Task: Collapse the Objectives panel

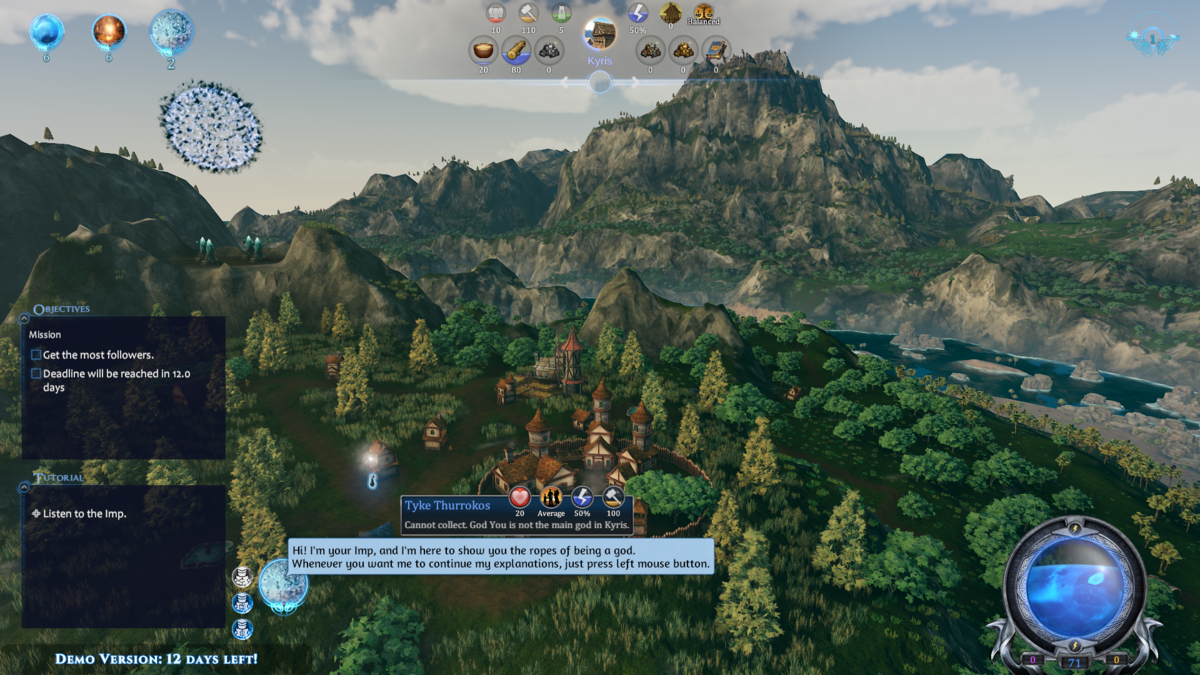Action: click(x=24, y=319)
